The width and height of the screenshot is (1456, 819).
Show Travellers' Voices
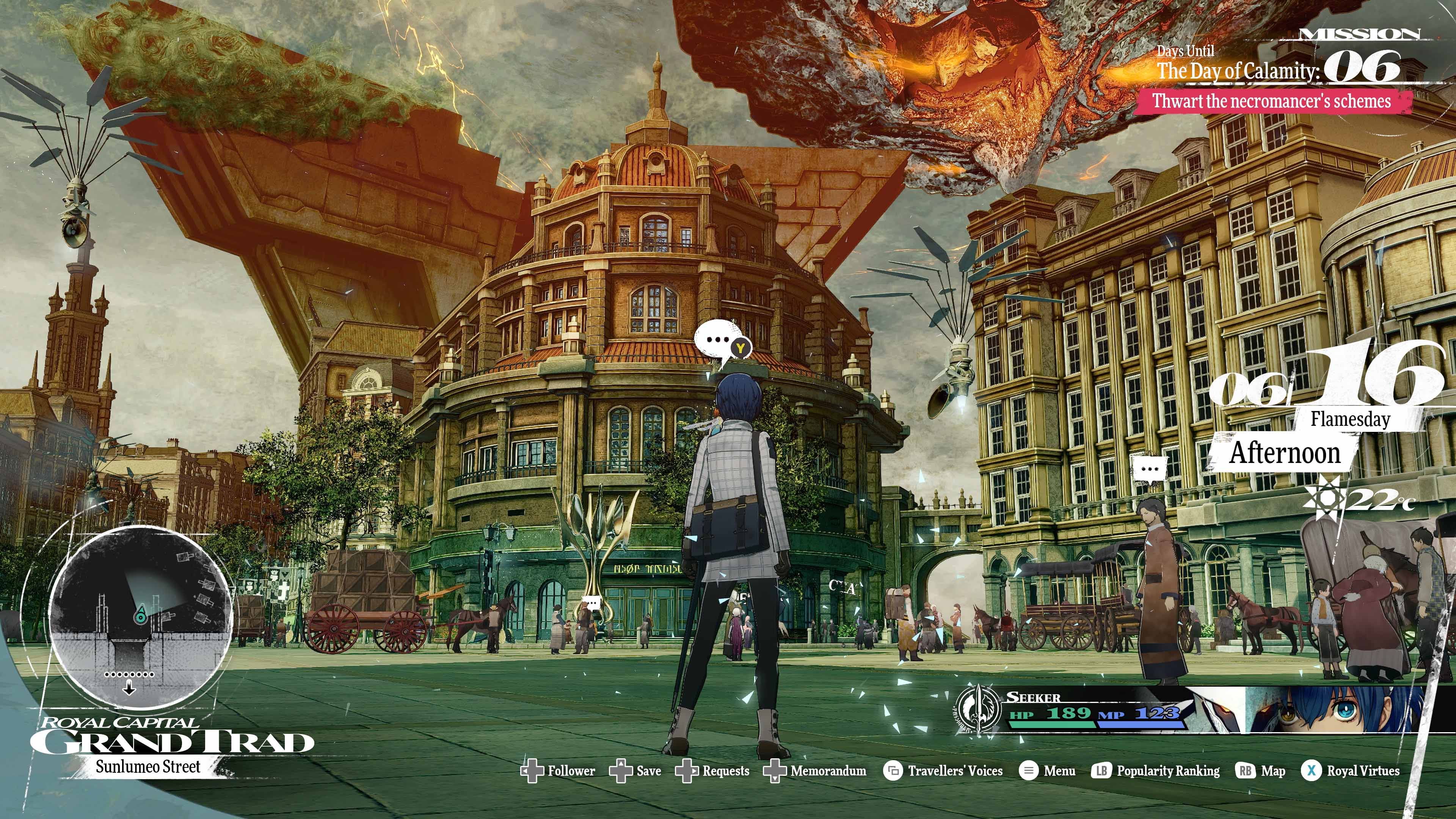click(x=955, y=771)
